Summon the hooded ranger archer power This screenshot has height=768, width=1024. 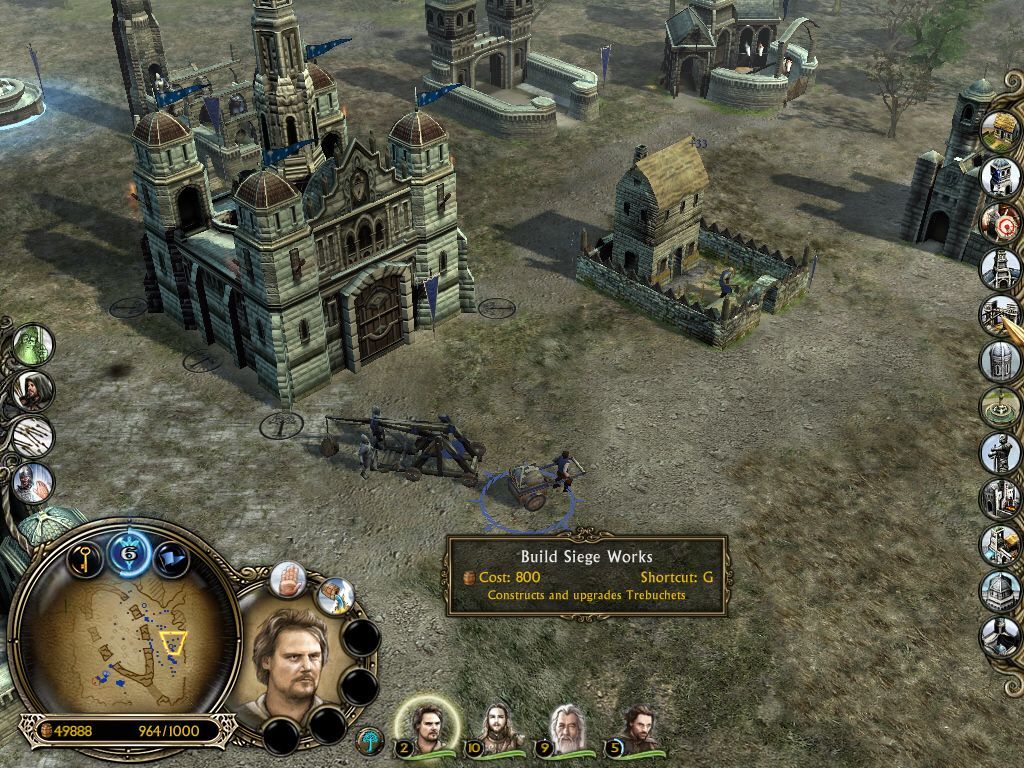pos(33,390)
